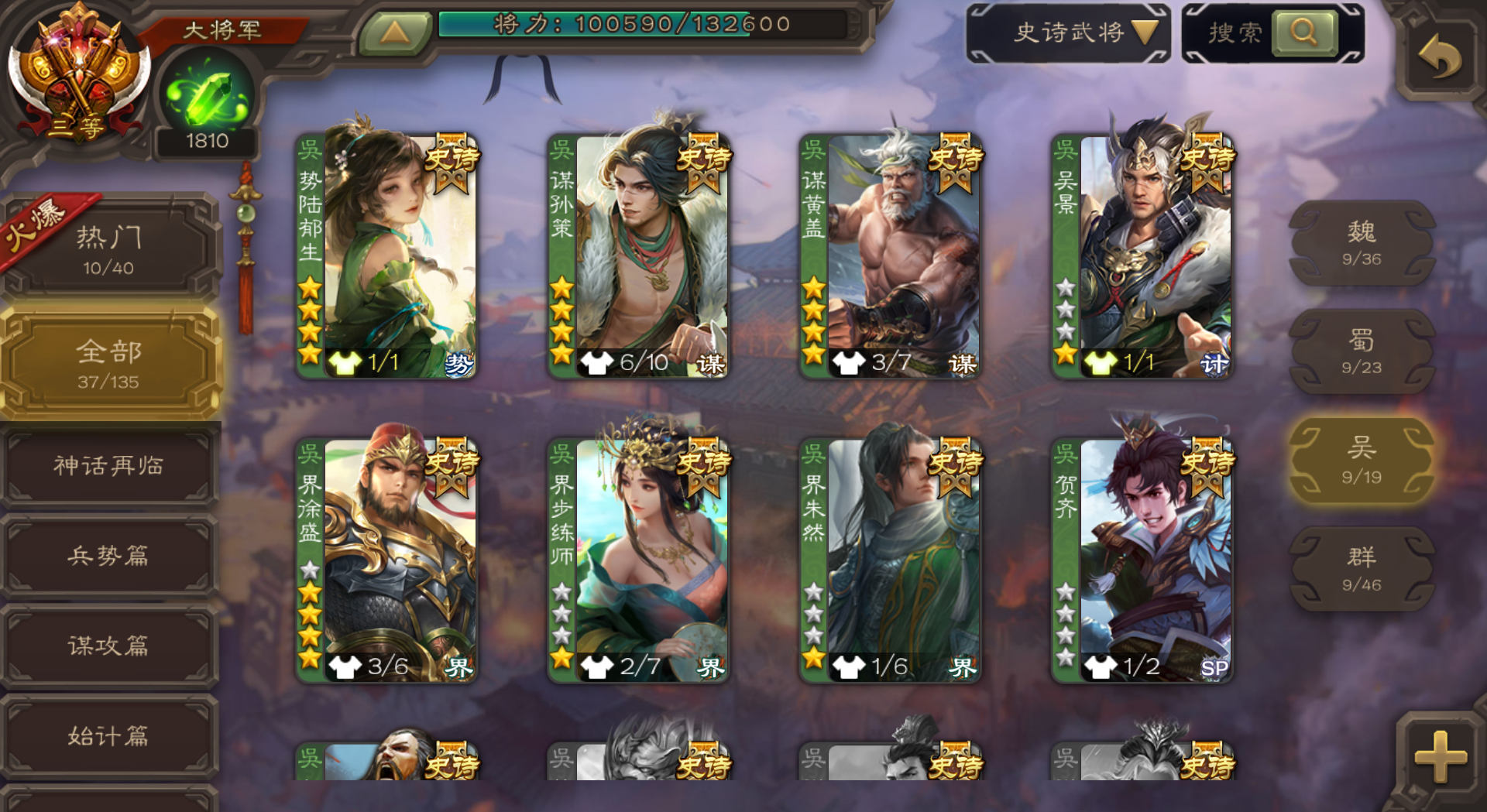Filter generals by 蜀 faction
Image resolution: width=1487 pixels, height=812 pixels.
(1361, 351)
